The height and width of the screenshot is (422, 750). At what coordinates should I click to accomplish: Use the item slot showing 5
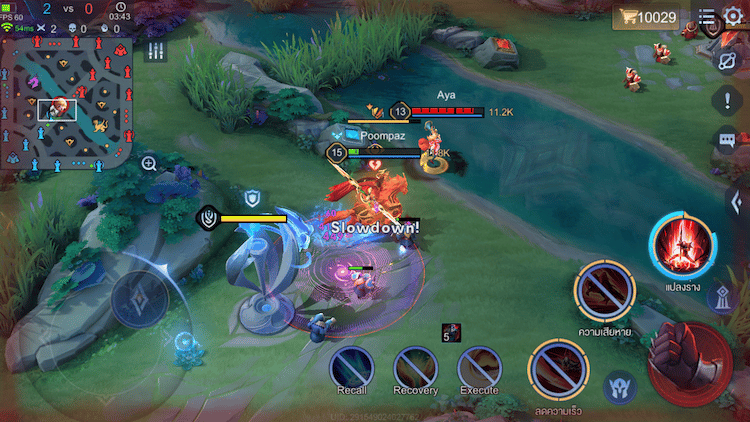tap(450, 333)
